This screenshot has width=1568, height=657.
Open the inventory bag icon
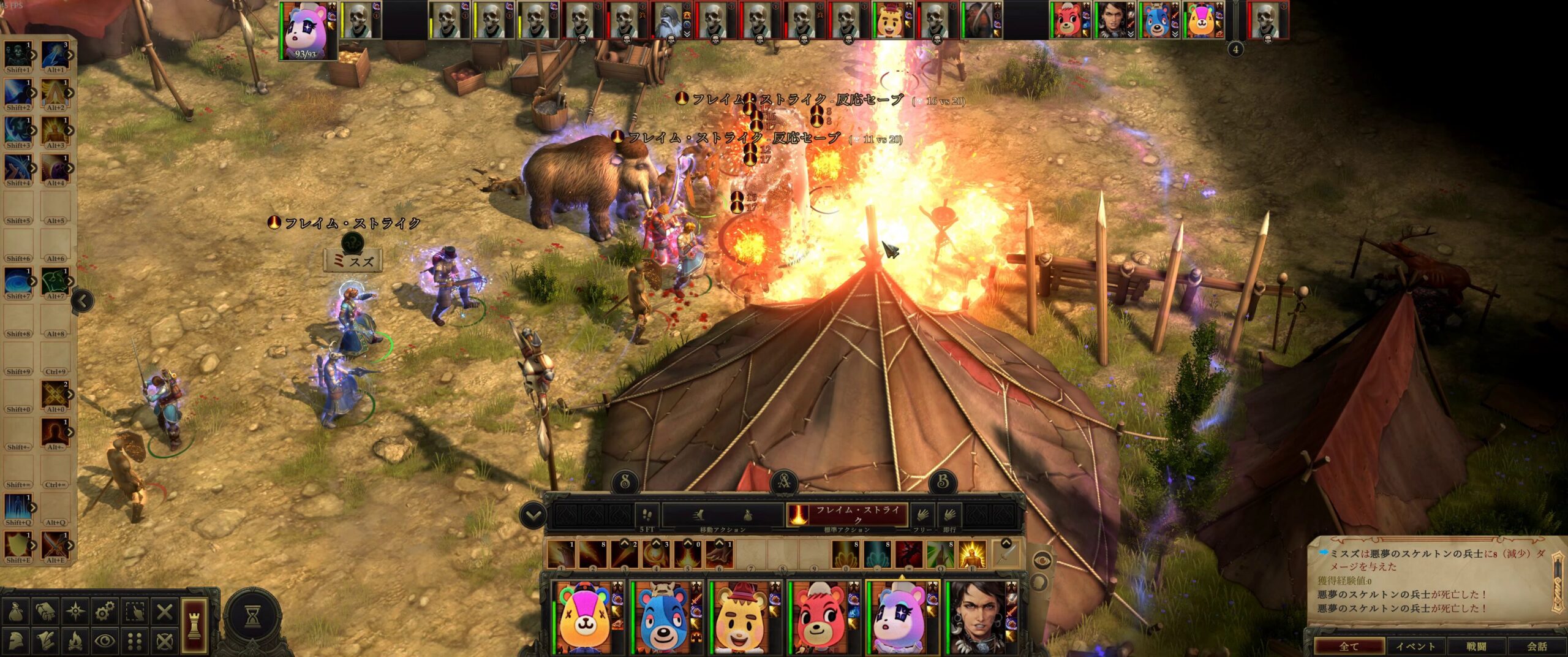pos(15,612)
